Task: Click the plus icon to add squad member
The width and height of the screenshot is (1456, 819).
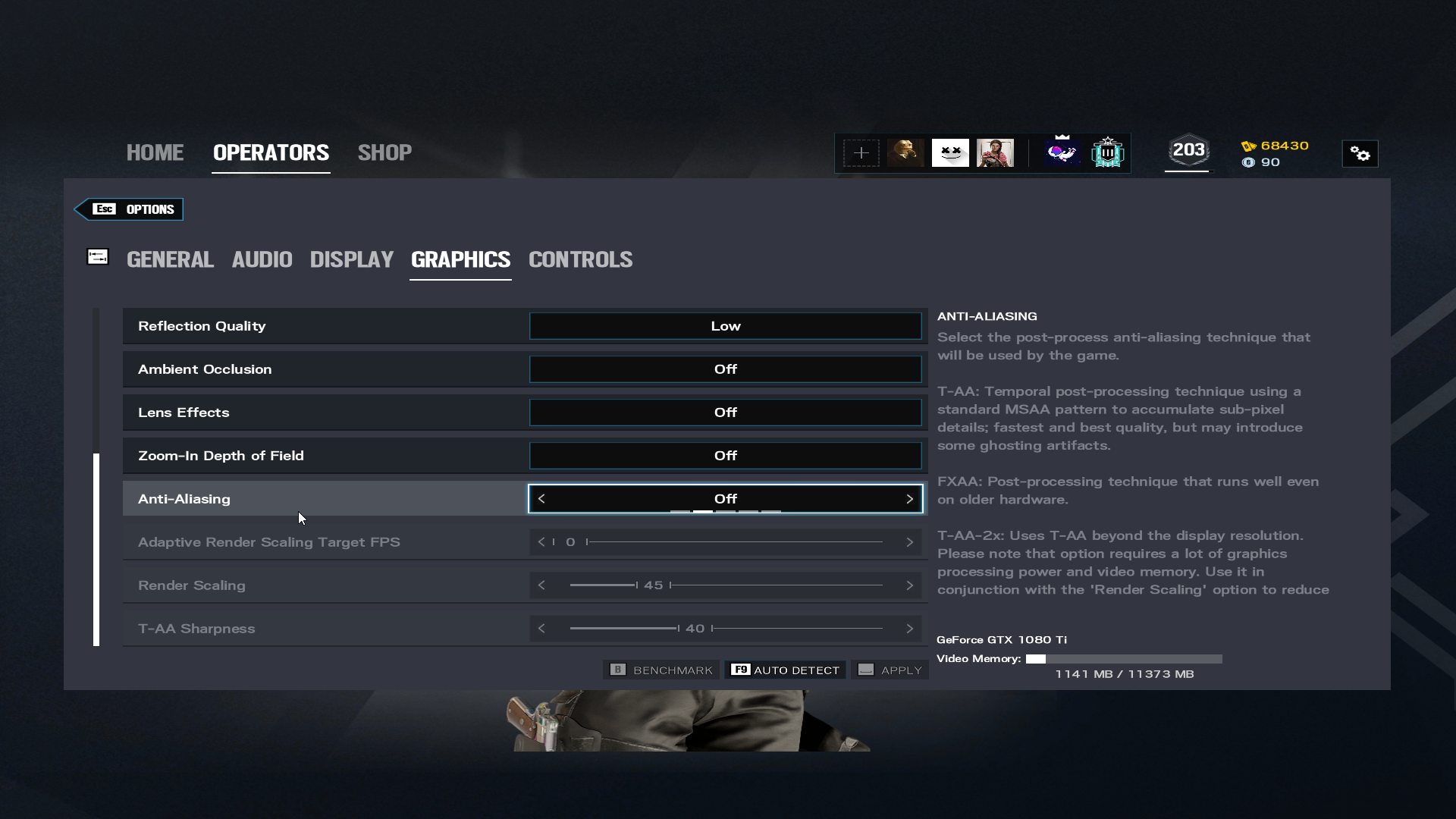Action: click(861, 153)
